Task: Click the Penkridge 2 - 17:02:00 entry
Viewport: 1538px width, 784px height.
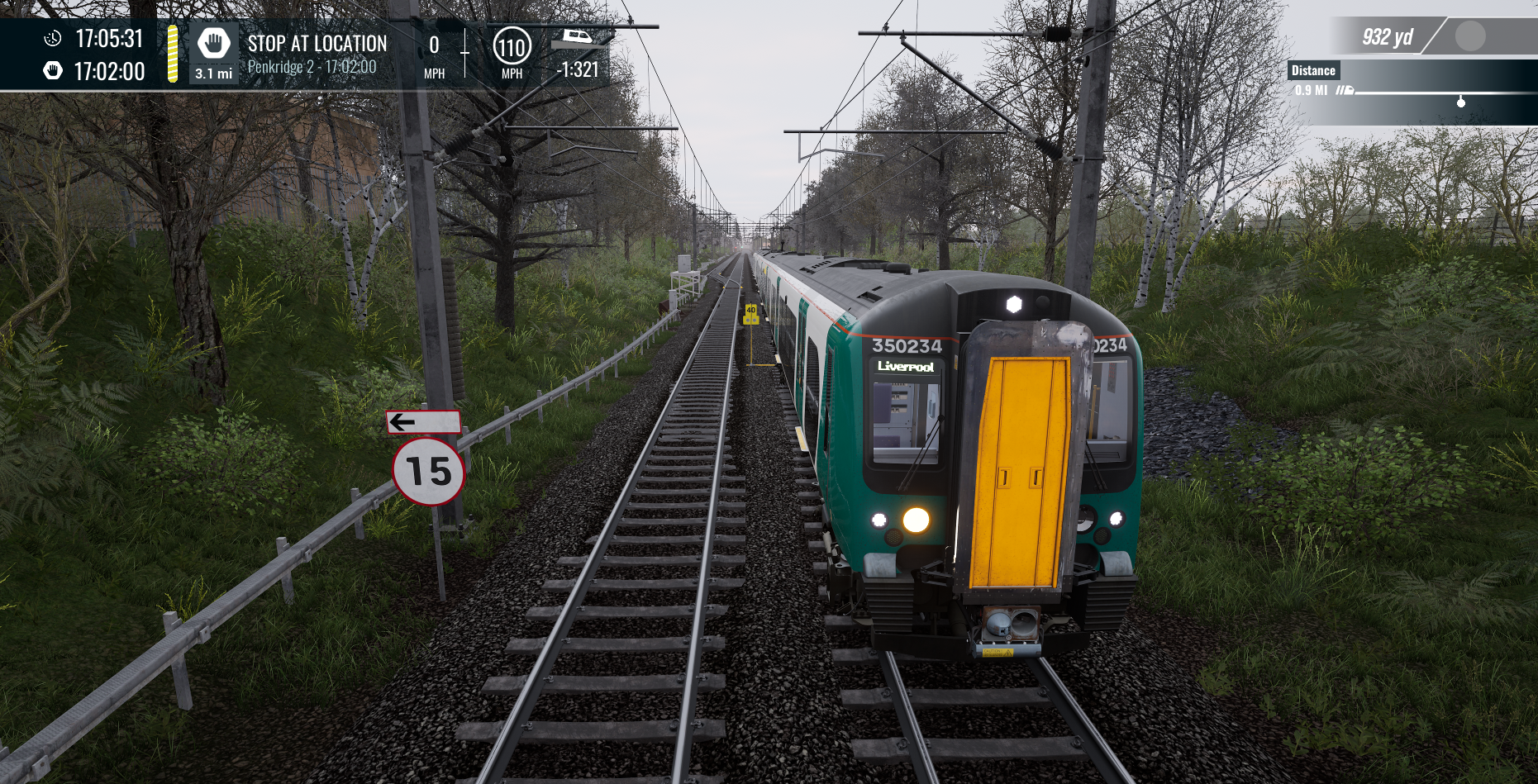Action: [x=312, y=64]
